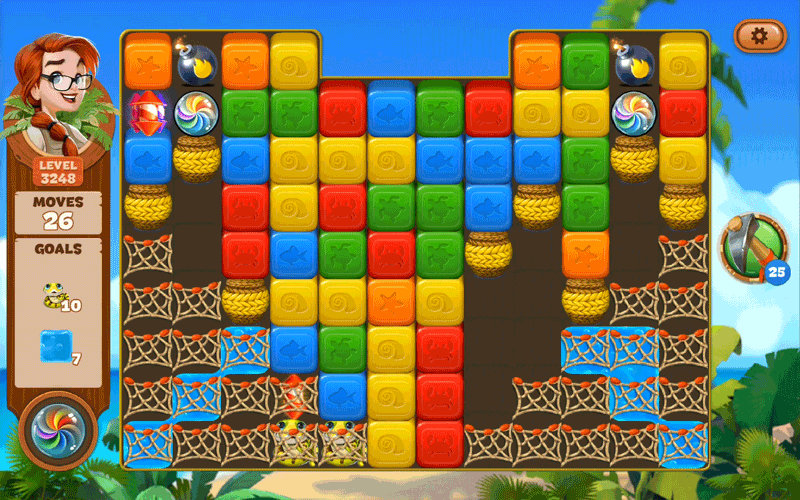This screenshot has width=800, height=500.
Task: Tap the green turtle block between orange block and bomb
Action: coord(585,60)
